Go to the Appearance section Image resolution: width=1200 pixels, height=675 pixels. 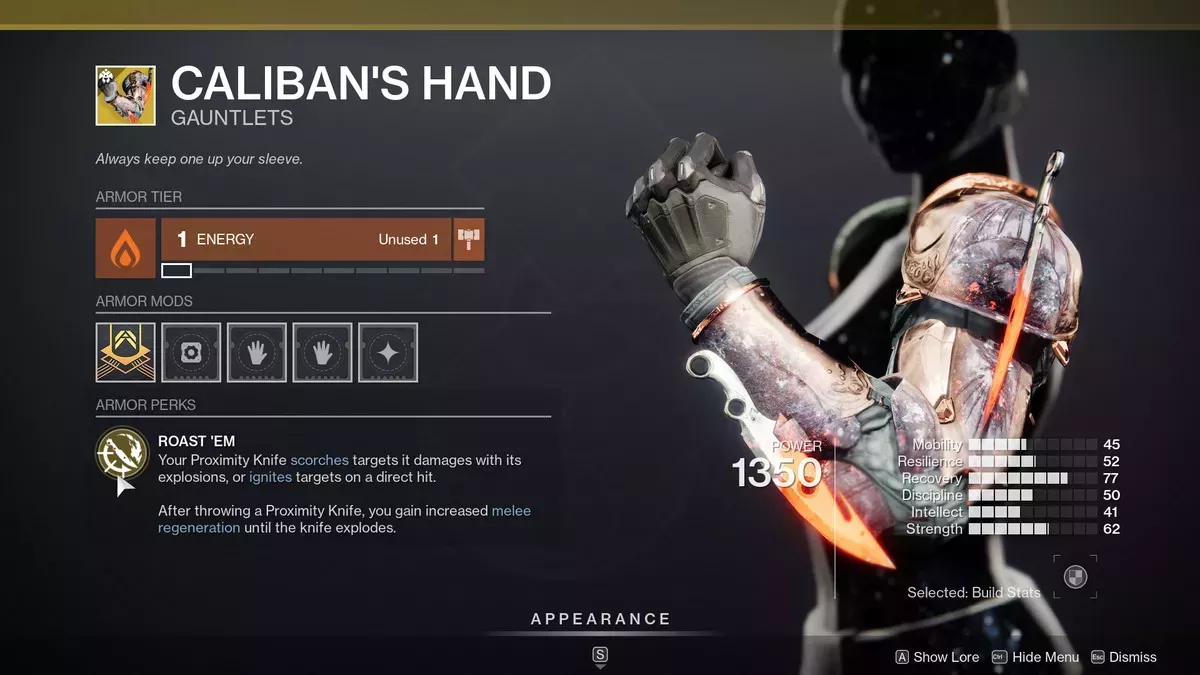coord(600,619)
